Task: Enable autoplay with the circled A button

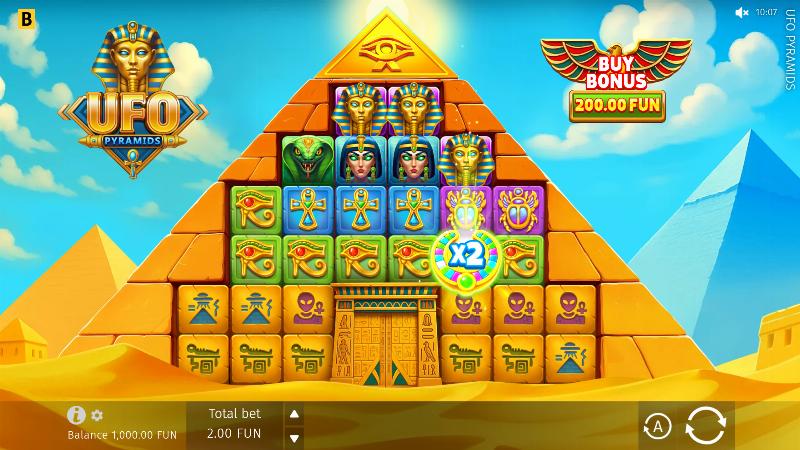Action: 657,427
